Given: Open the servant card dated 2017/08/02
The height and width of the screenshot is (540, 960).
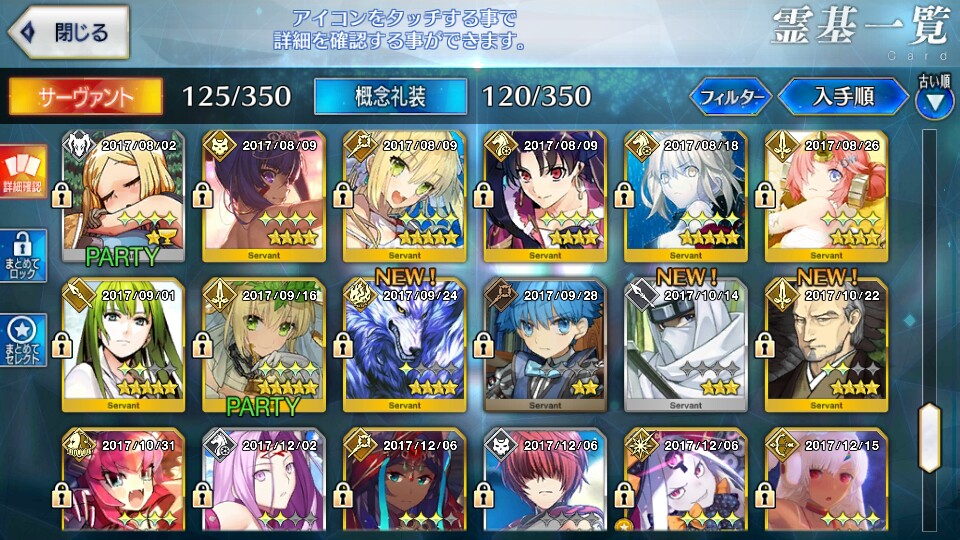Looking at the screenshot, I should [x=123, y=195].
